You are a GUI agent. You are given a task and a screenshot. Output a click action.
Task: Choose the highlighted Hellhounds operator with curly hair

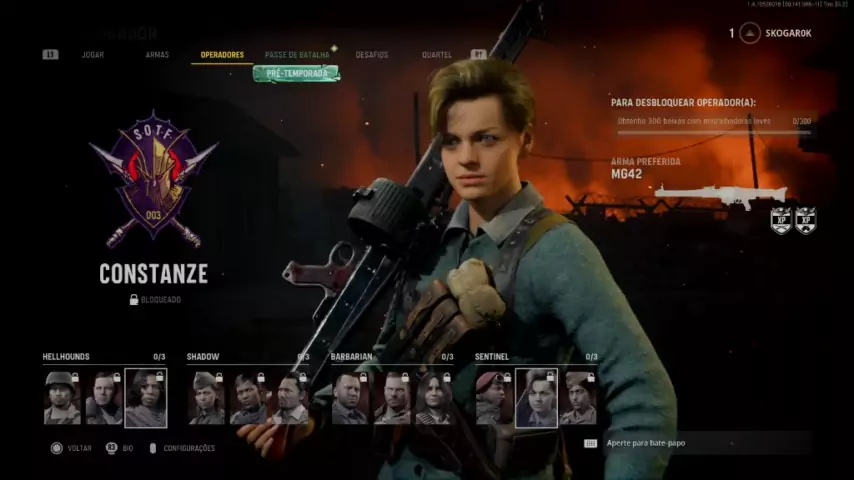[x=146, y=398]
